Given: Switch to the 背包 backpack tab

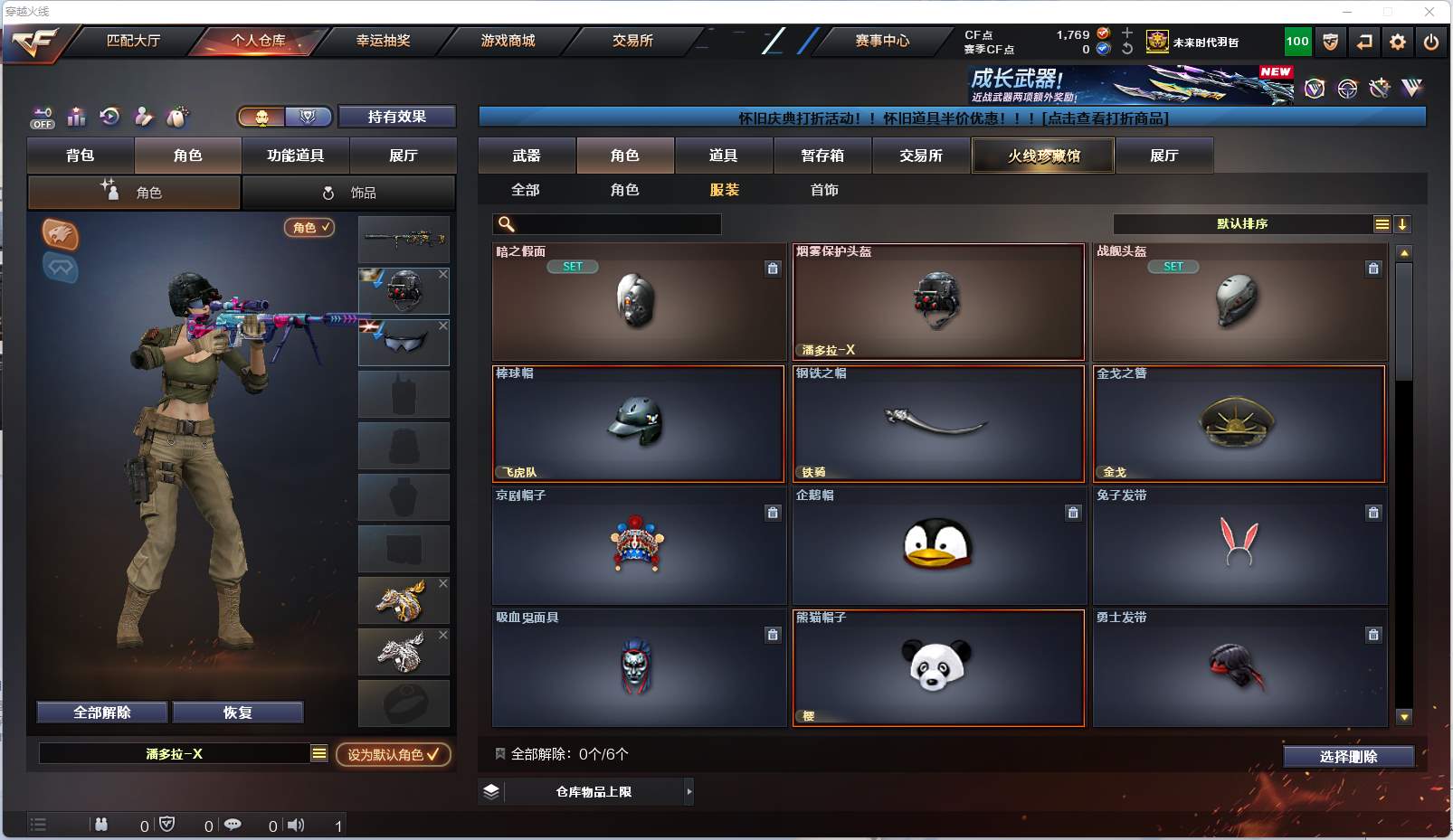Looking at the screenshot, I should point(81,156).
